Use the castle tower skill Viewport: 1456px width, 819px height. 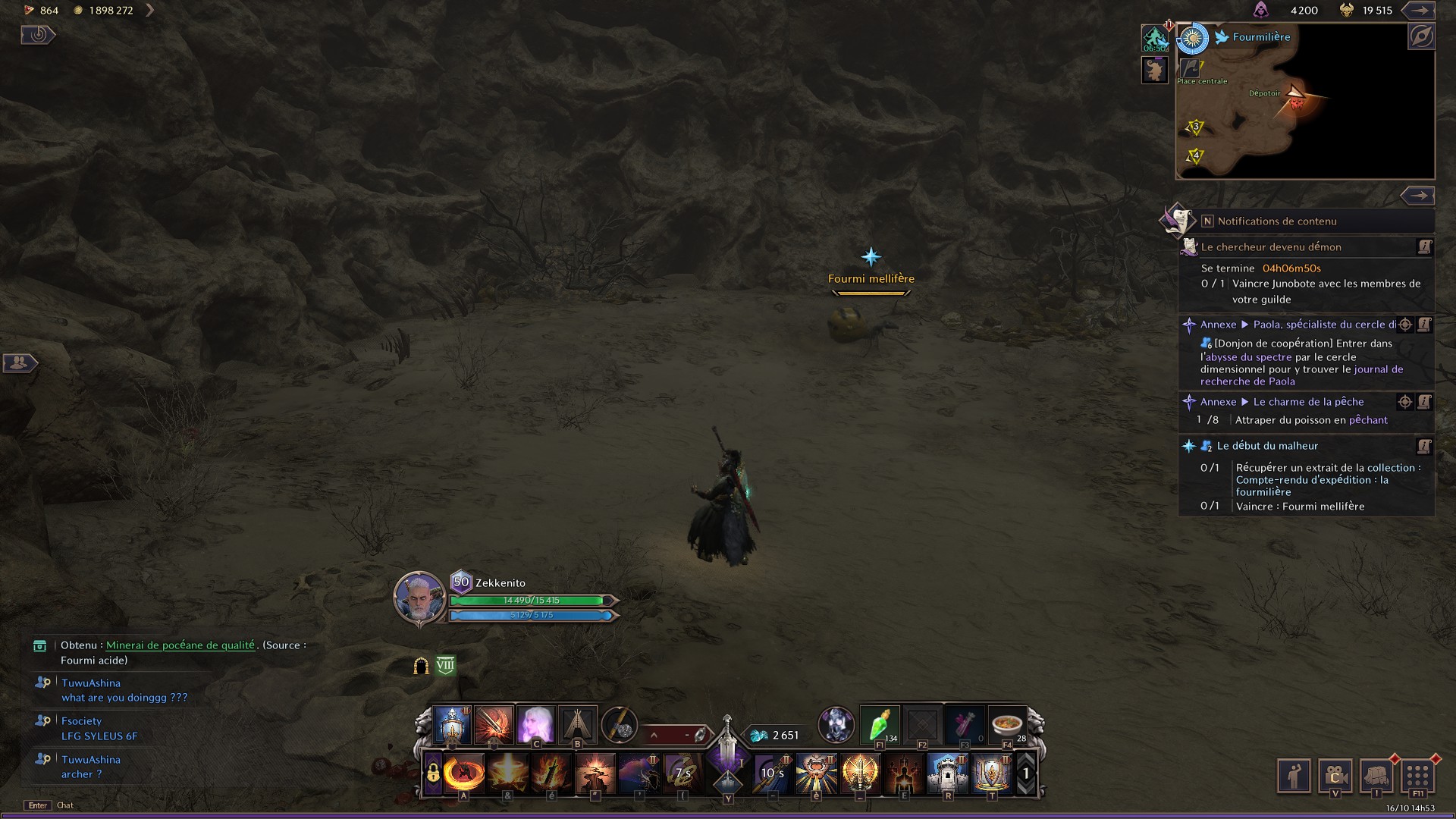pos(947,773)
